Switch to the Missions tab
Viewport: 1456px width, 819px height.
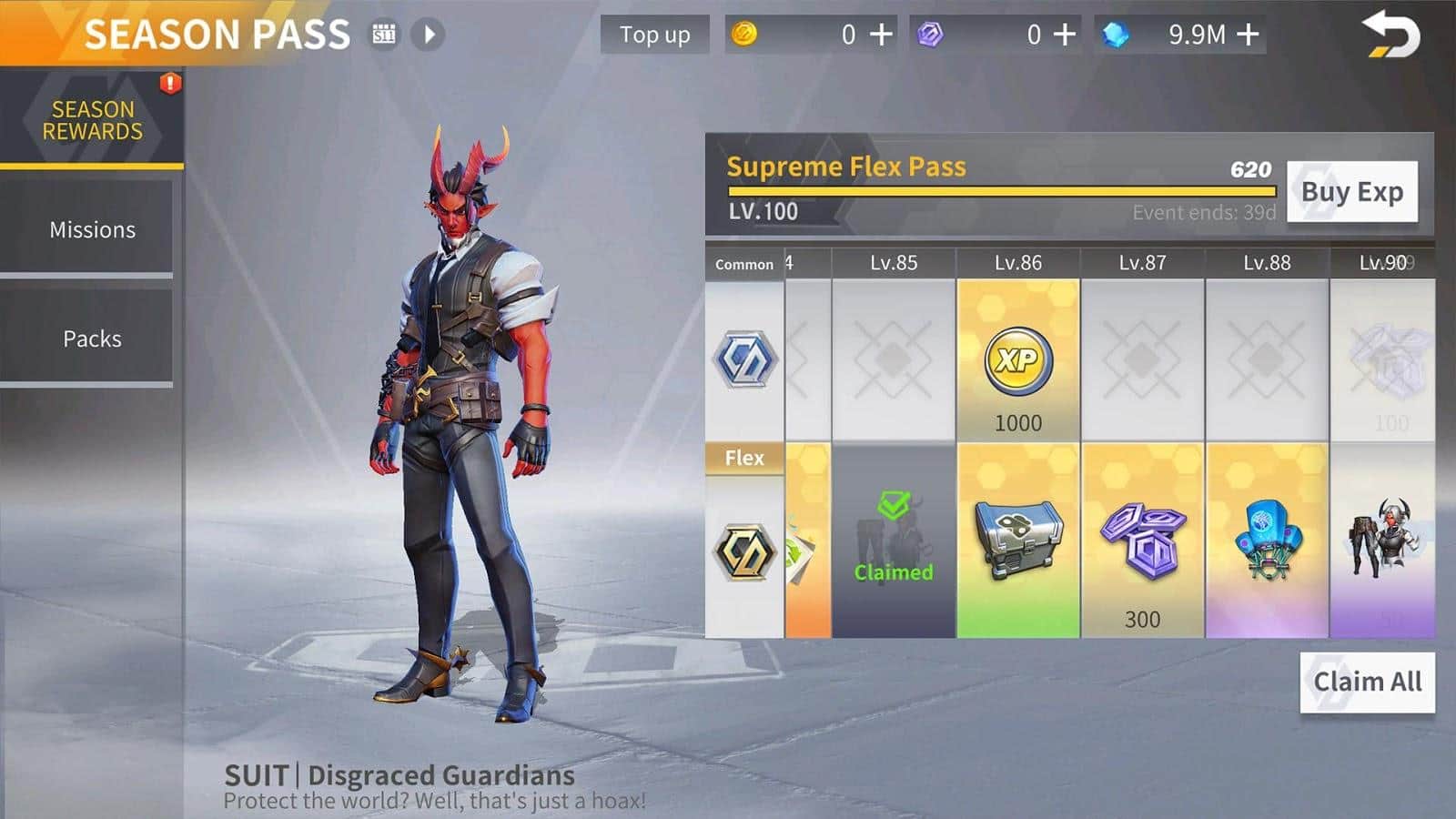click(92, 229)
